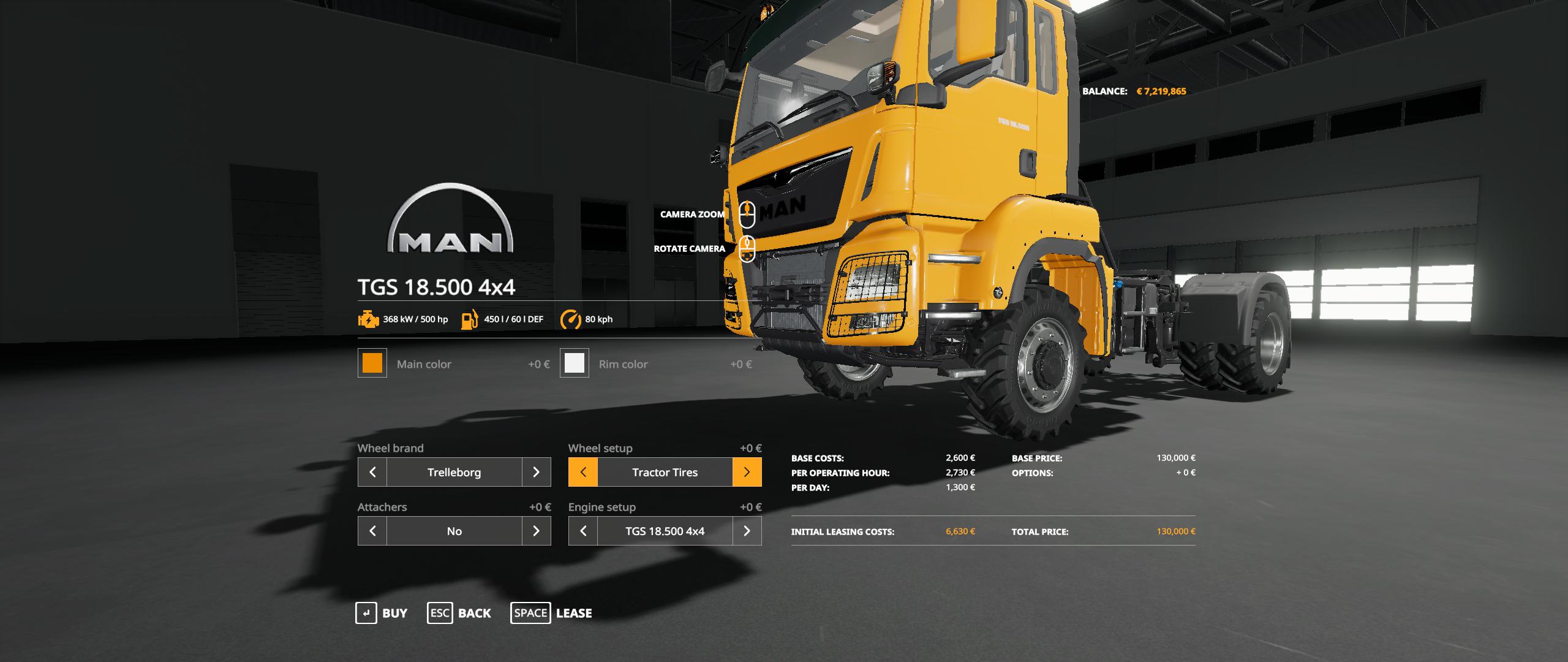Viewport: 1568px width, 662px height.
Task: Buy the TGS 18.500 4x4 truck
Action: [x=382, y=613]
